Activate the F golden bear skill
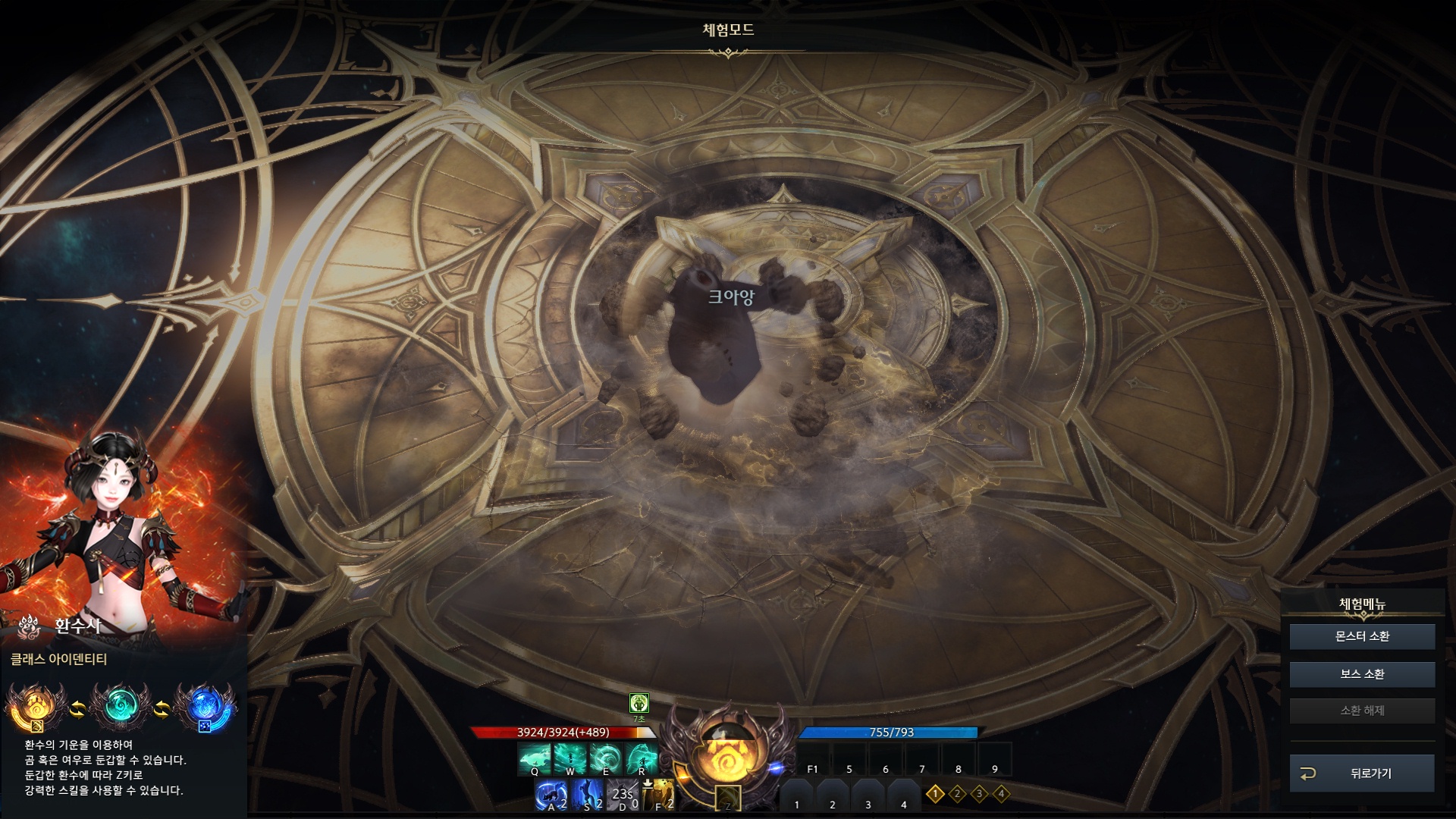This screenshot has height=819, width=1456. pyautogui.click(x=658, y=795)
